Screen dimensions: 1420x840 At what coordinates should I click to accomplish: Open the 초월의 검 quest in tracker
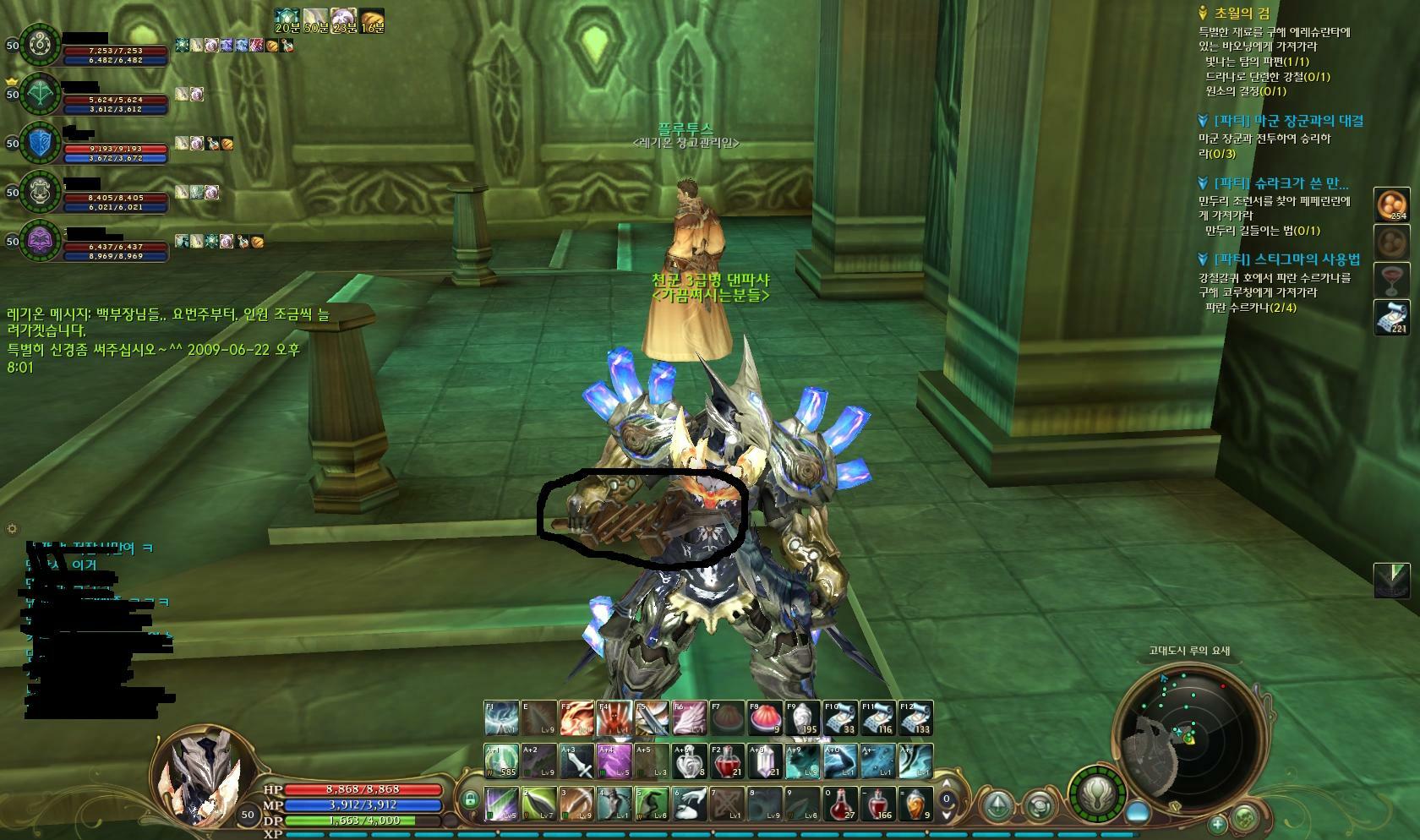click(x=1241, y=14)
